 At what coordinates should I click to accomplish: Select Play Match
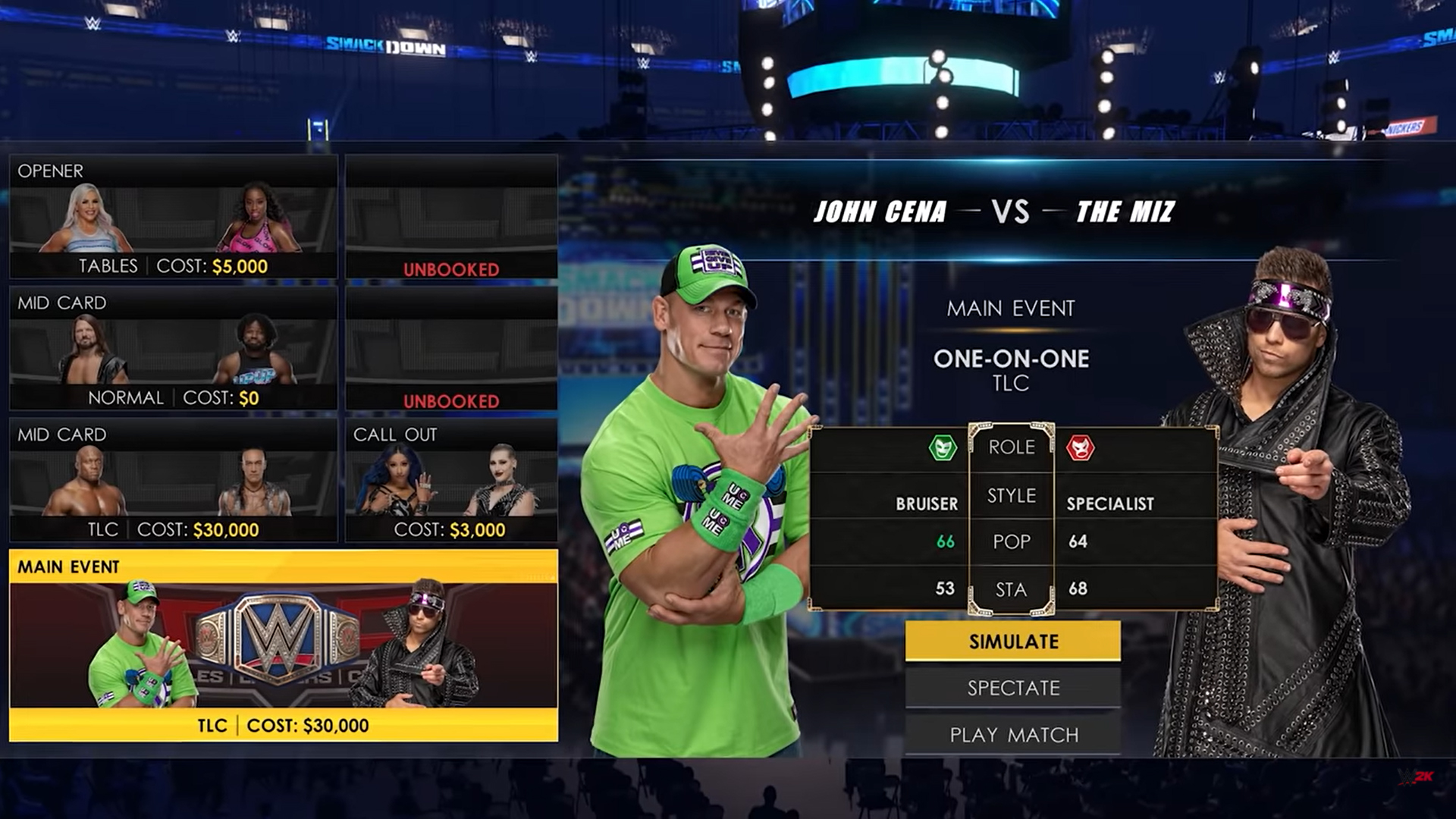click(1012, 734)
